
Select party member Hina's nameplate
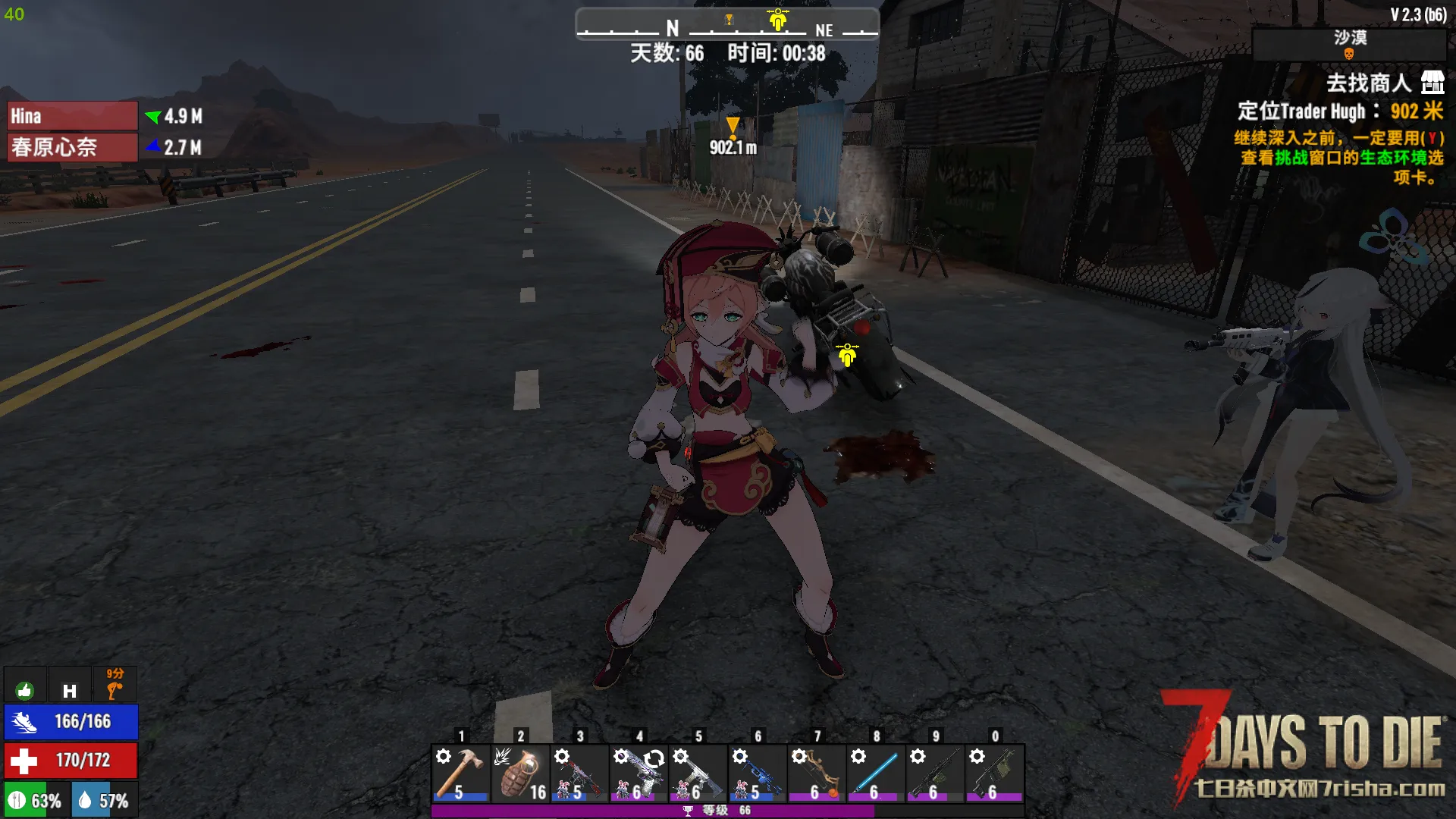[72, 116]
